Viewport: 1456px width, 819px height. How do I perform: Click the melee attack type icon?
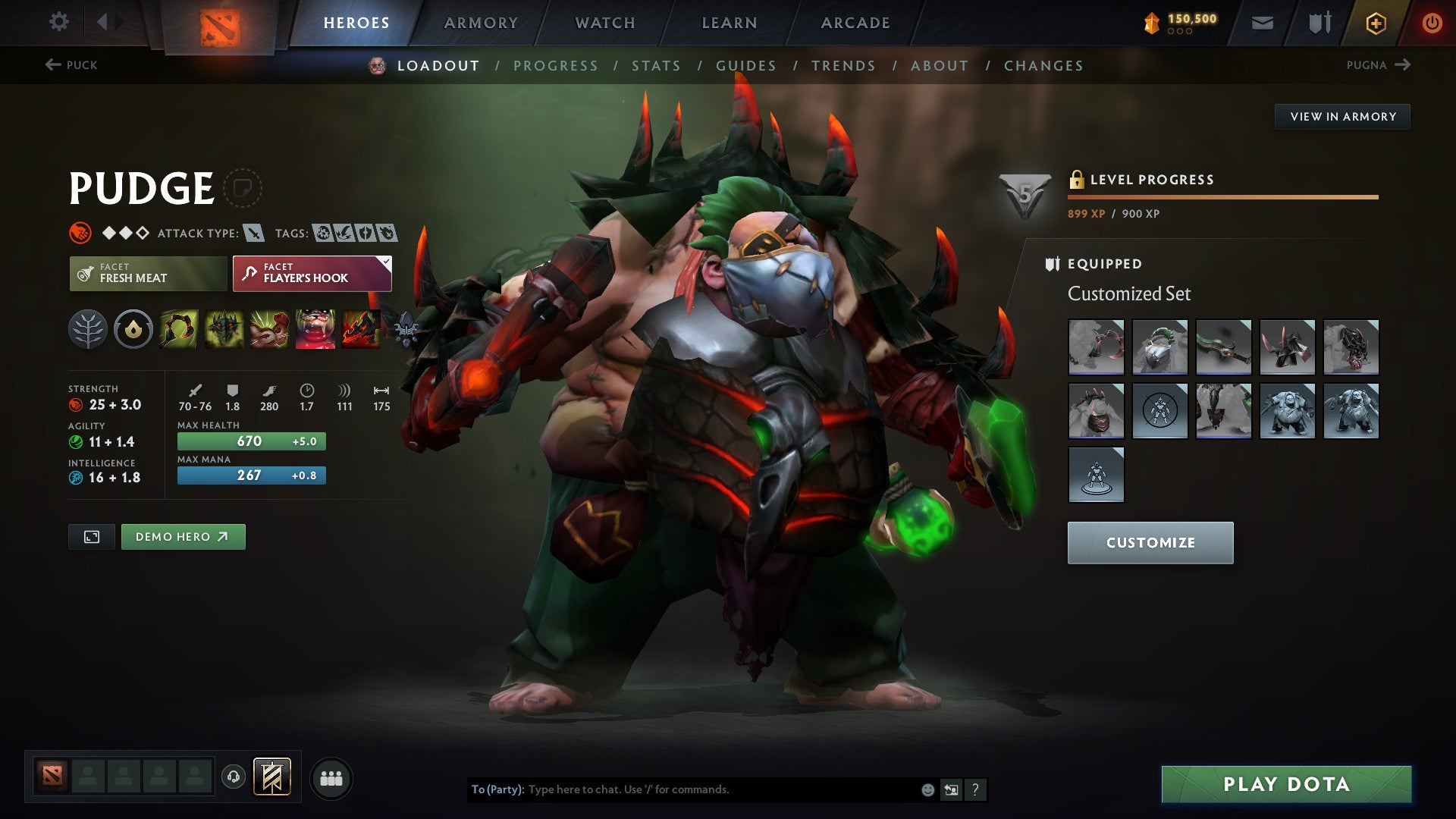[x=256, y=234]
